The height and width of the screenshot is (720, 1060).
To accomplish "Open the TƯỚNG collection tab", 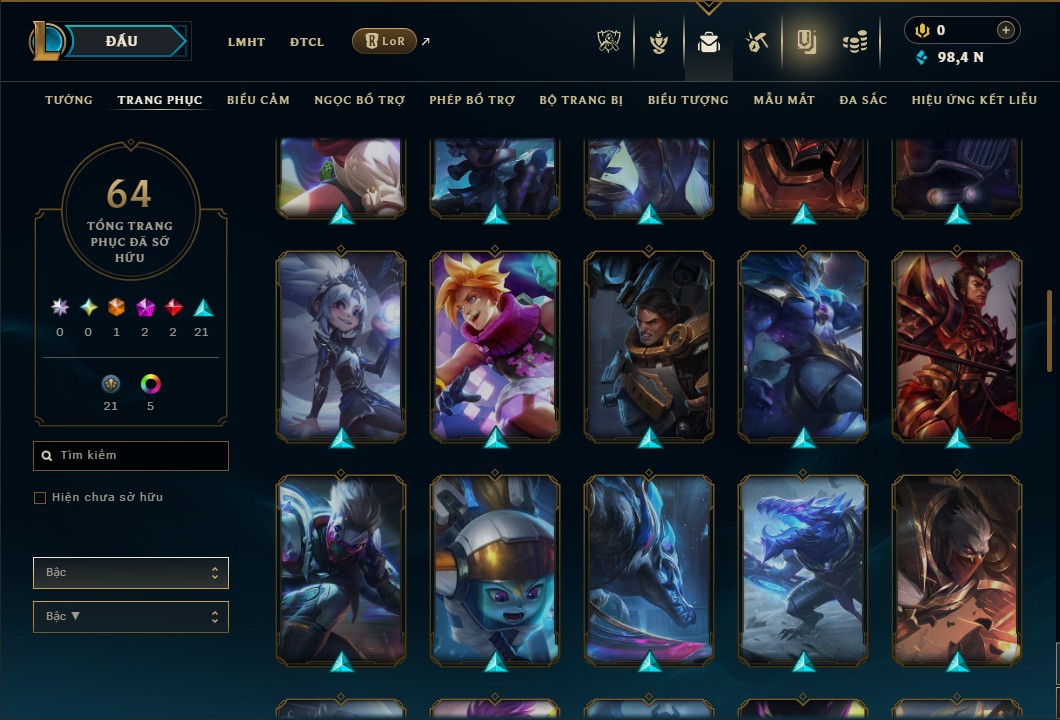I will 69,100.
